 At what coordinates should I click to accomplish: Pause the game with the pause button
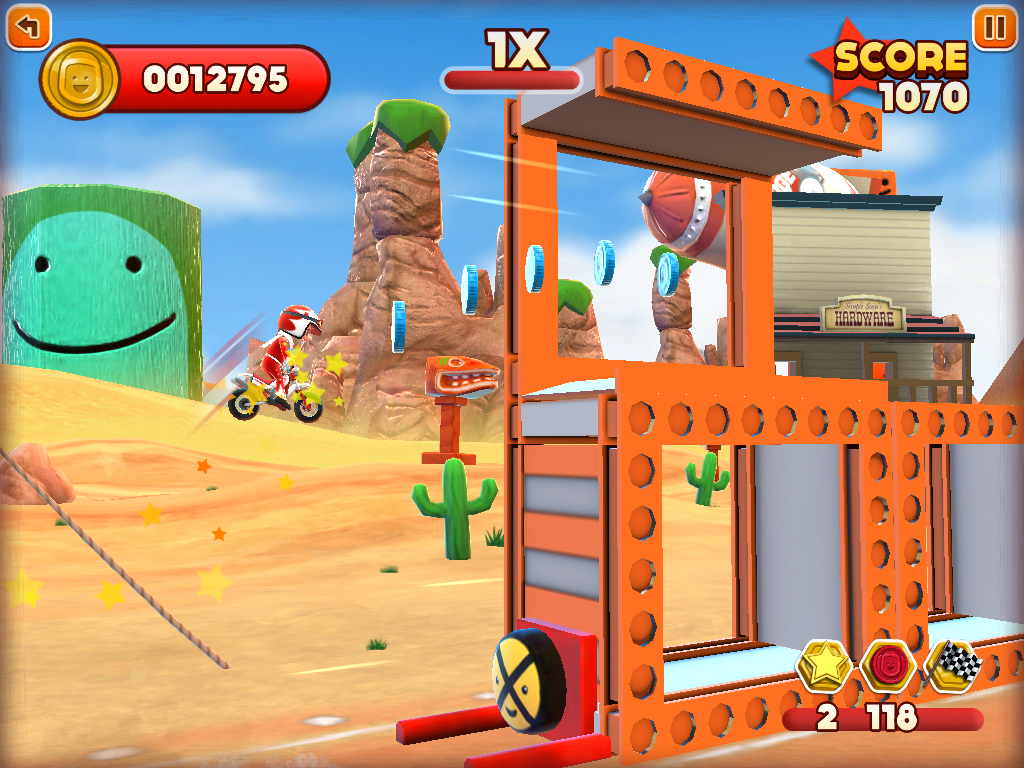[995, 27]
